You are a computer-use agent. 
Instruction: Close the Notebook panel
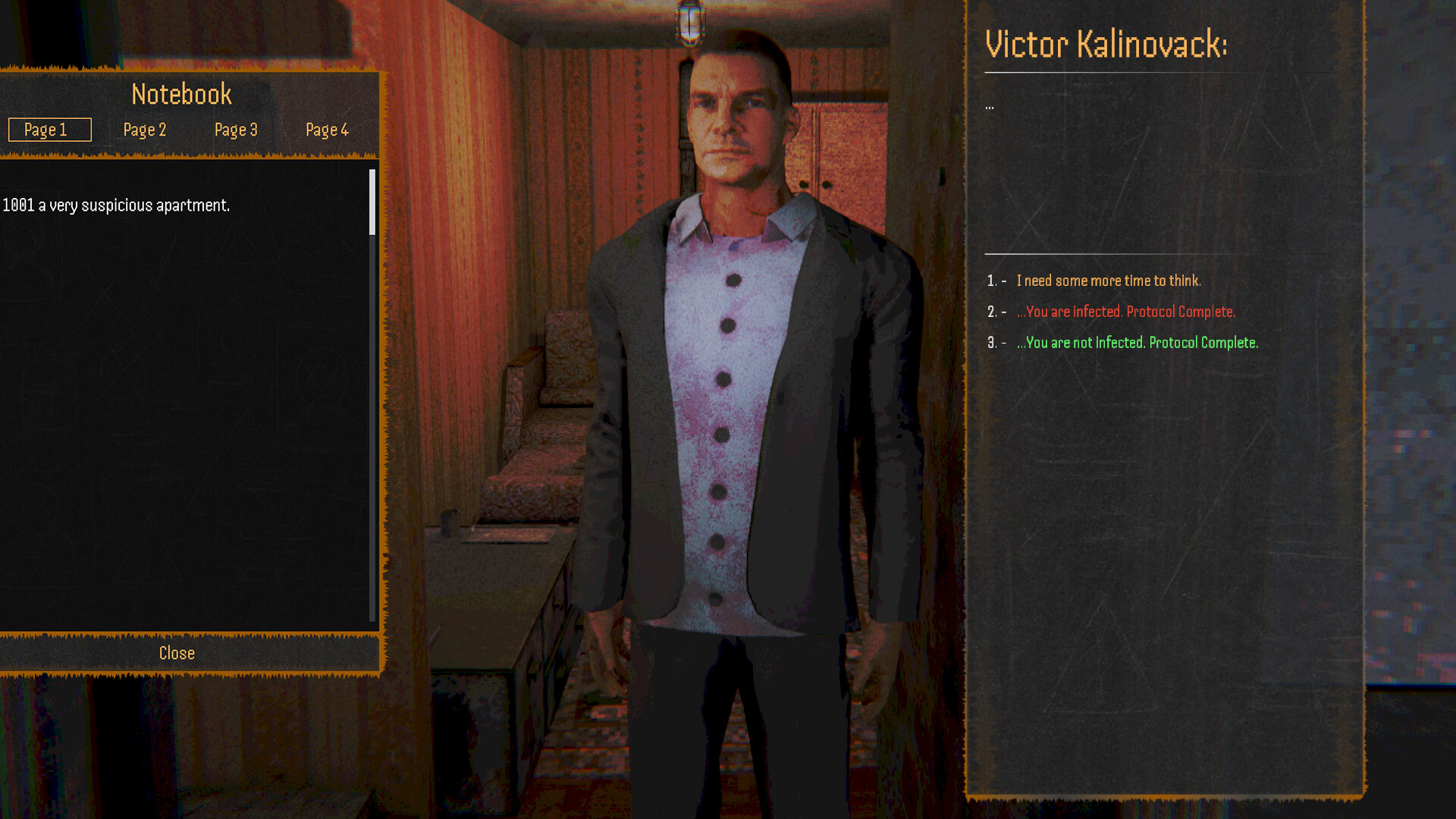(x=176, y=653)
